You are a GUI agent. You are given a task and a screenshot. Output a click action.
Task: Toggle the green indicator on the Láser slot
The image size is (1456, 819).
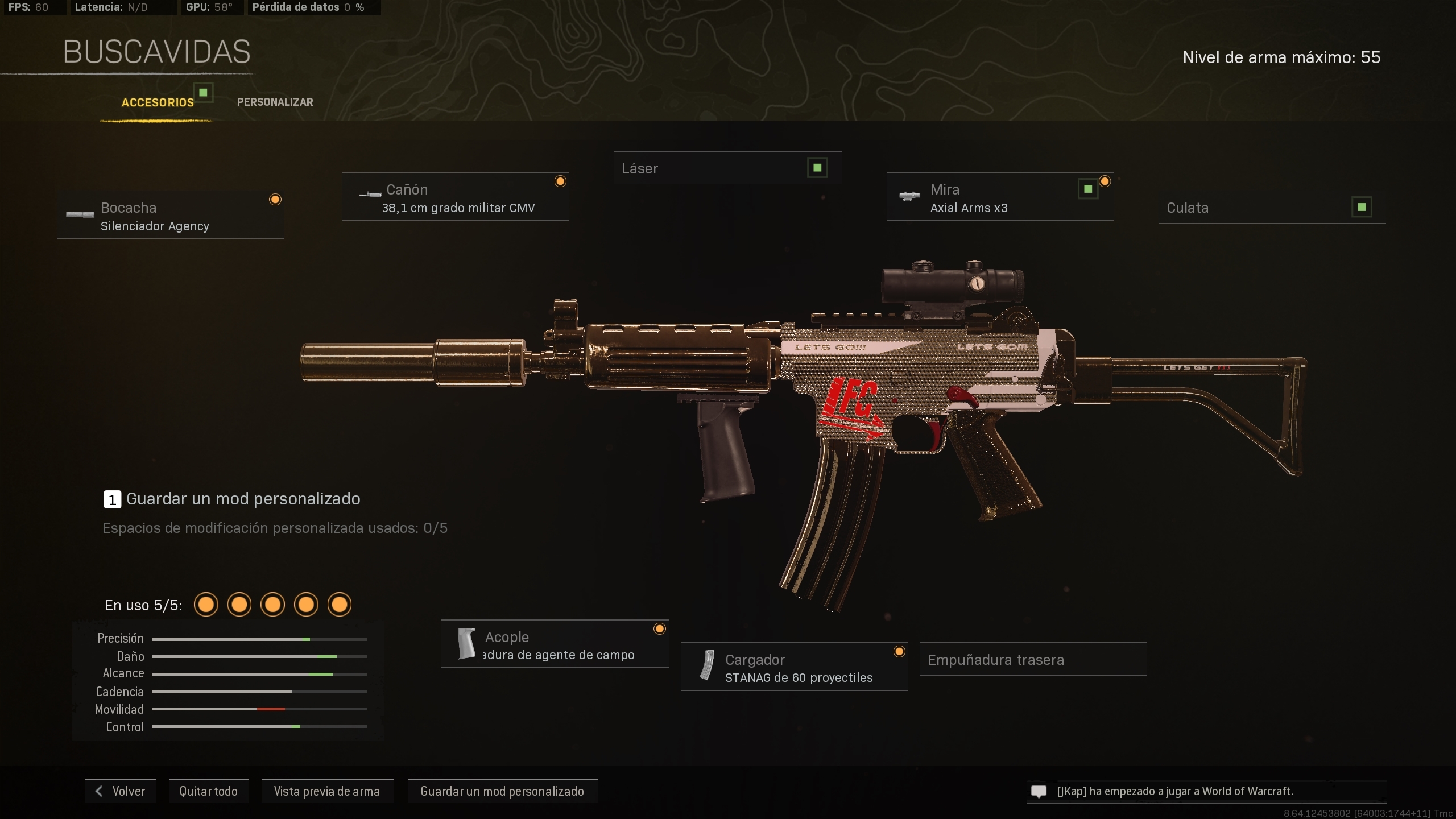tap(817, 167)
